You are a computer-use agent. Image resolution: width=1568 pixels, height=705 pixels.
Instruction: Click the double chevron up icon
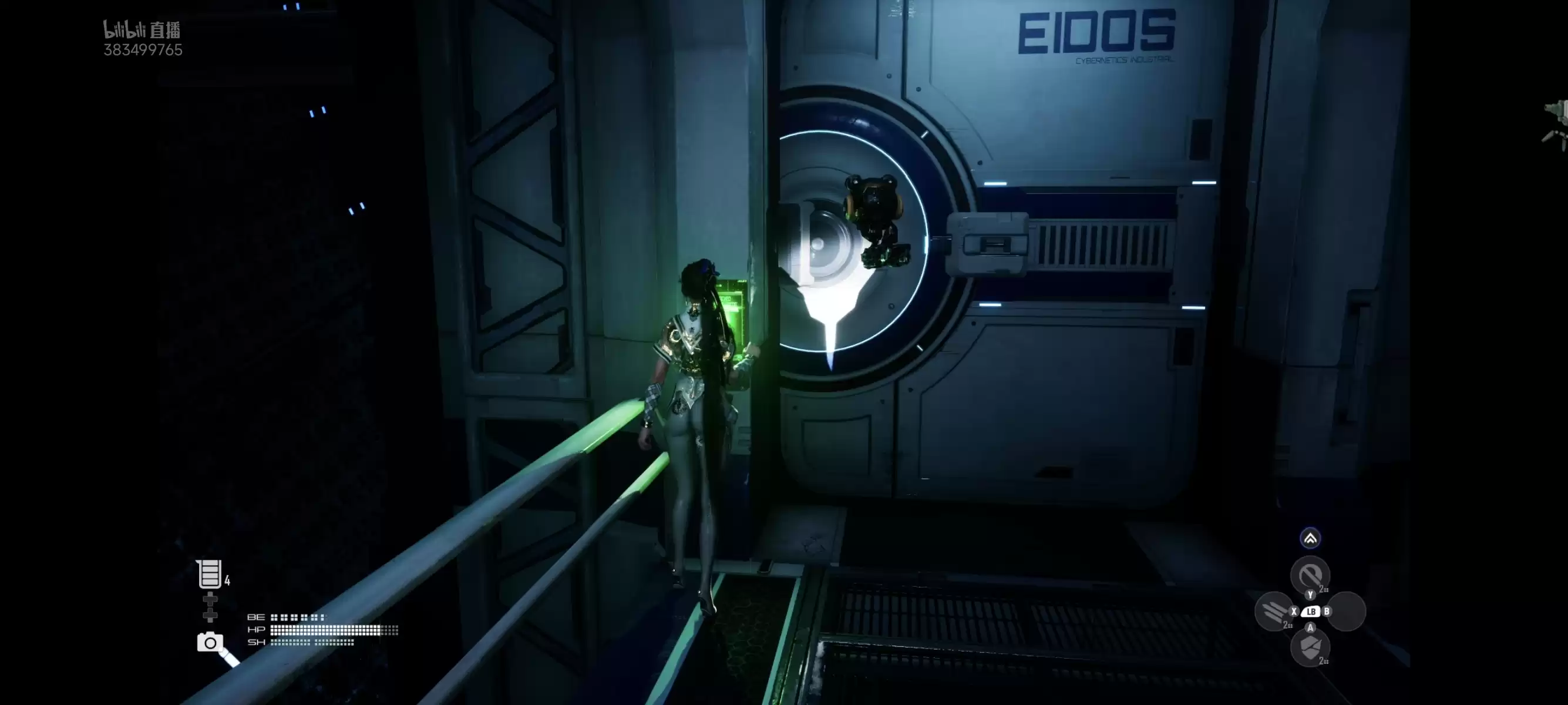(x=1310, y=538)
